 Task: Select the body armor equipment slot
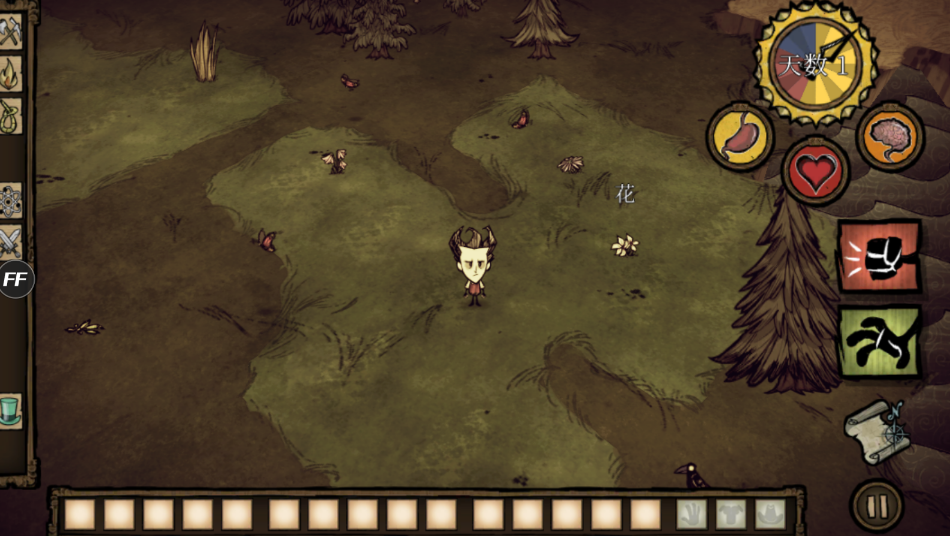pyautogui.click(x=730, y=514)
